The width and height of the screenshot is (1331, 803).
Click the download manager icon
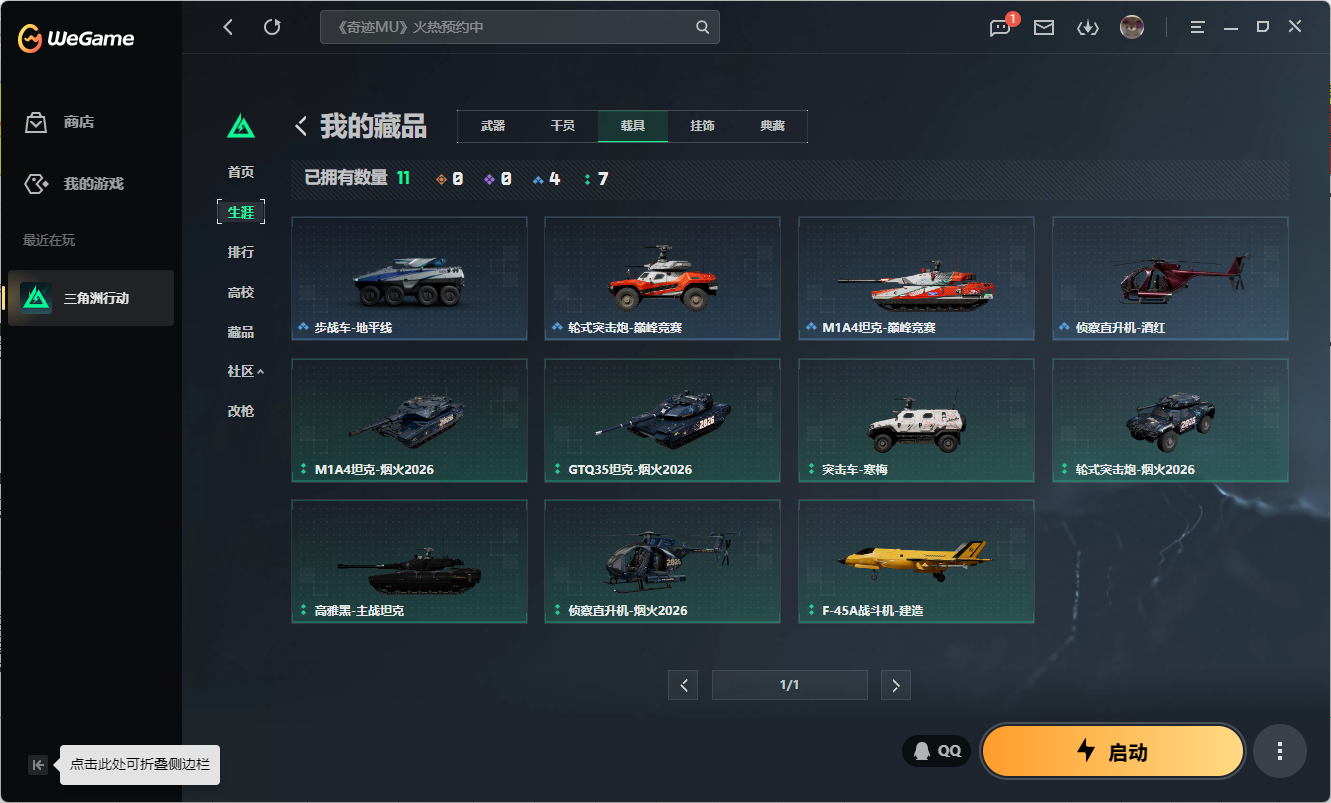coord(1088,27)
